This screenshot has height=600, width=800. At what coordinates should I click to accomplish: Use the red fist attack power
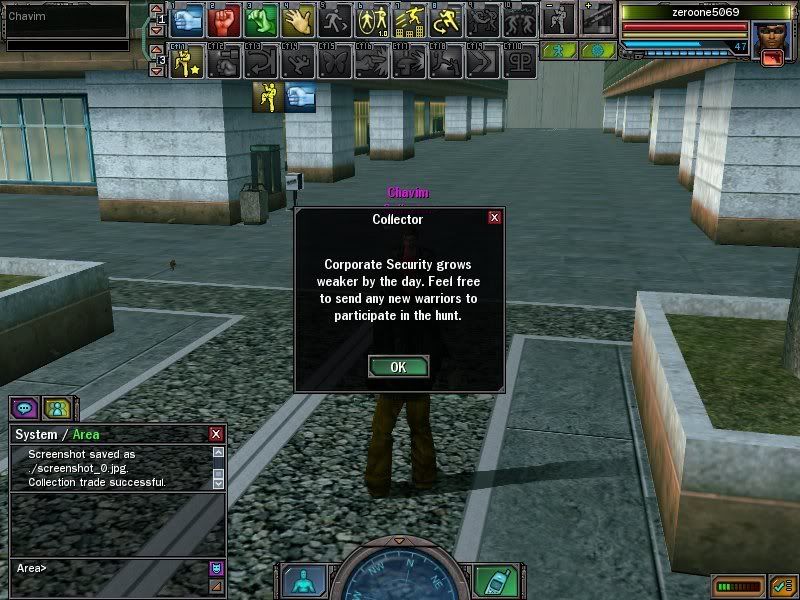(225, 20)
